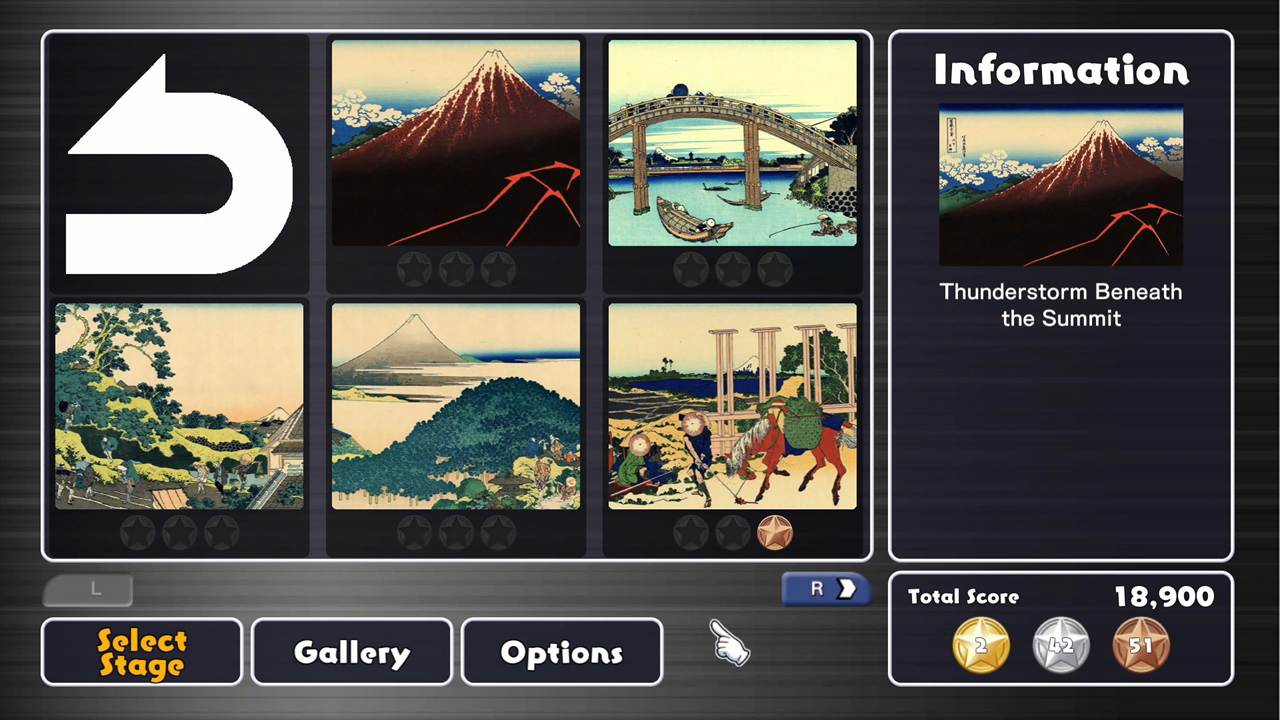Image resolution: width=1280 pixels, height=720 pixels.
Task: Click the back arrow to return
Action: 178,162
